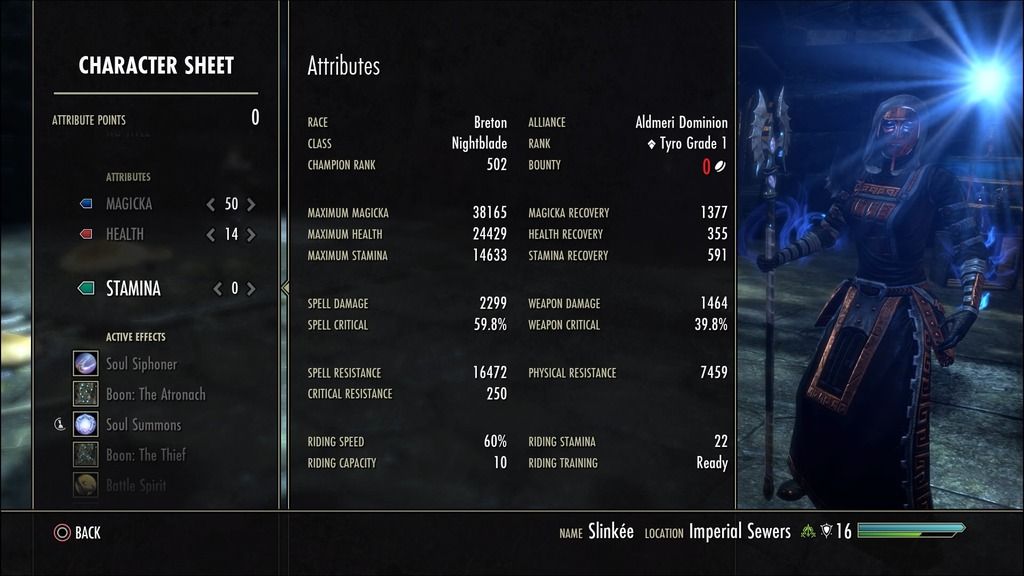The width and height of the screenshot is (1024, 576).
Task: Increase Health with its right arrow
Action: click(251, 235)
